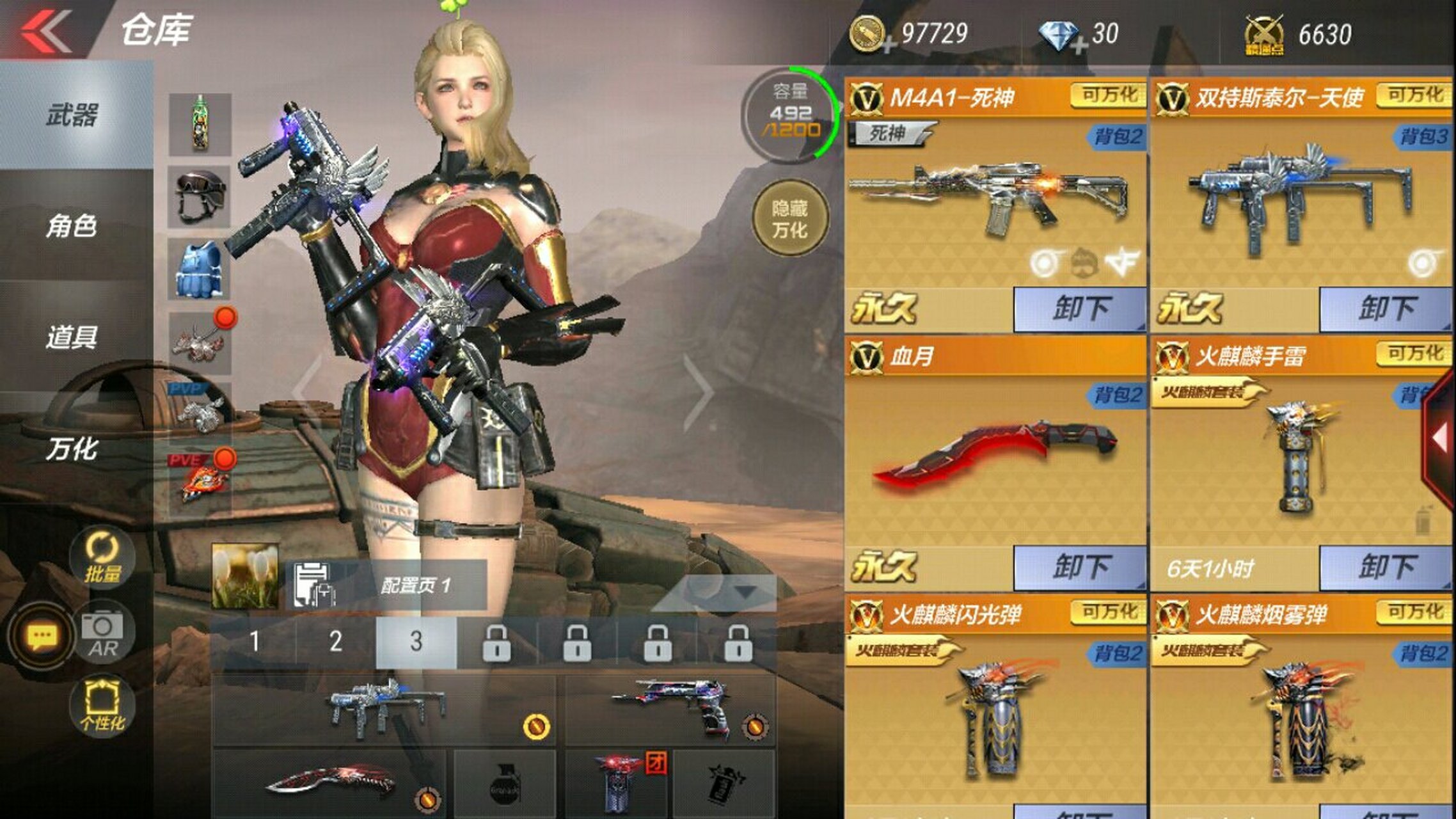Unequip the 火麒麟手雷 grenade
The image size is (1456, 819).
[x=1386, y=568]
